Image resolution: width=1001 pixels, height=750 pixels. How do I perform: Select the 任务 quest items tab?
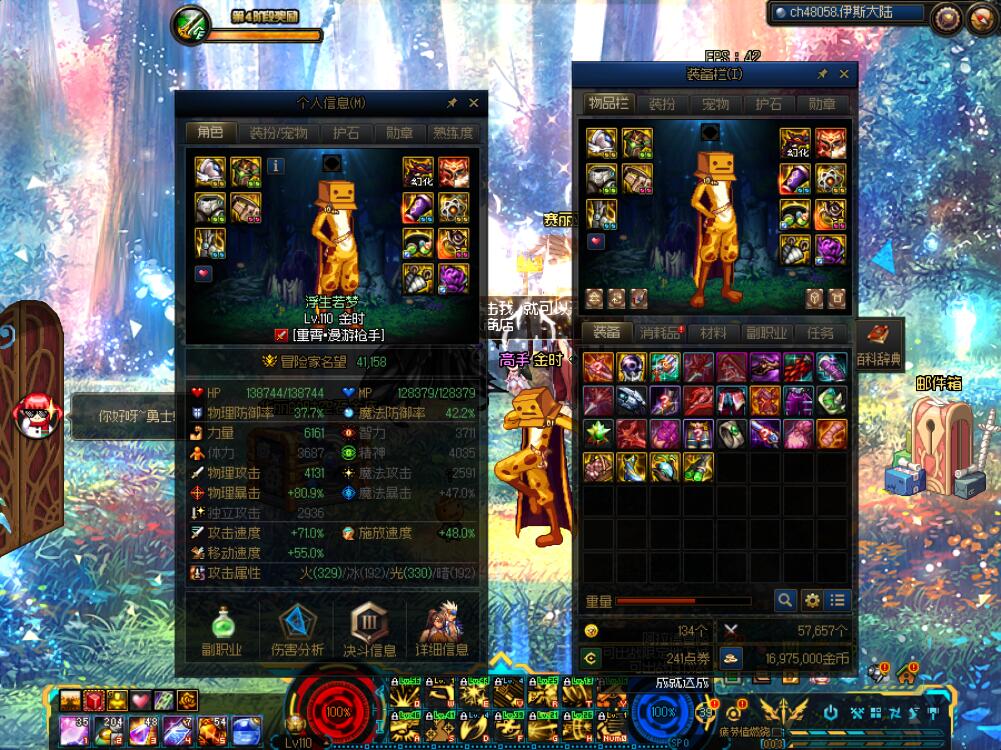[820, 333]
